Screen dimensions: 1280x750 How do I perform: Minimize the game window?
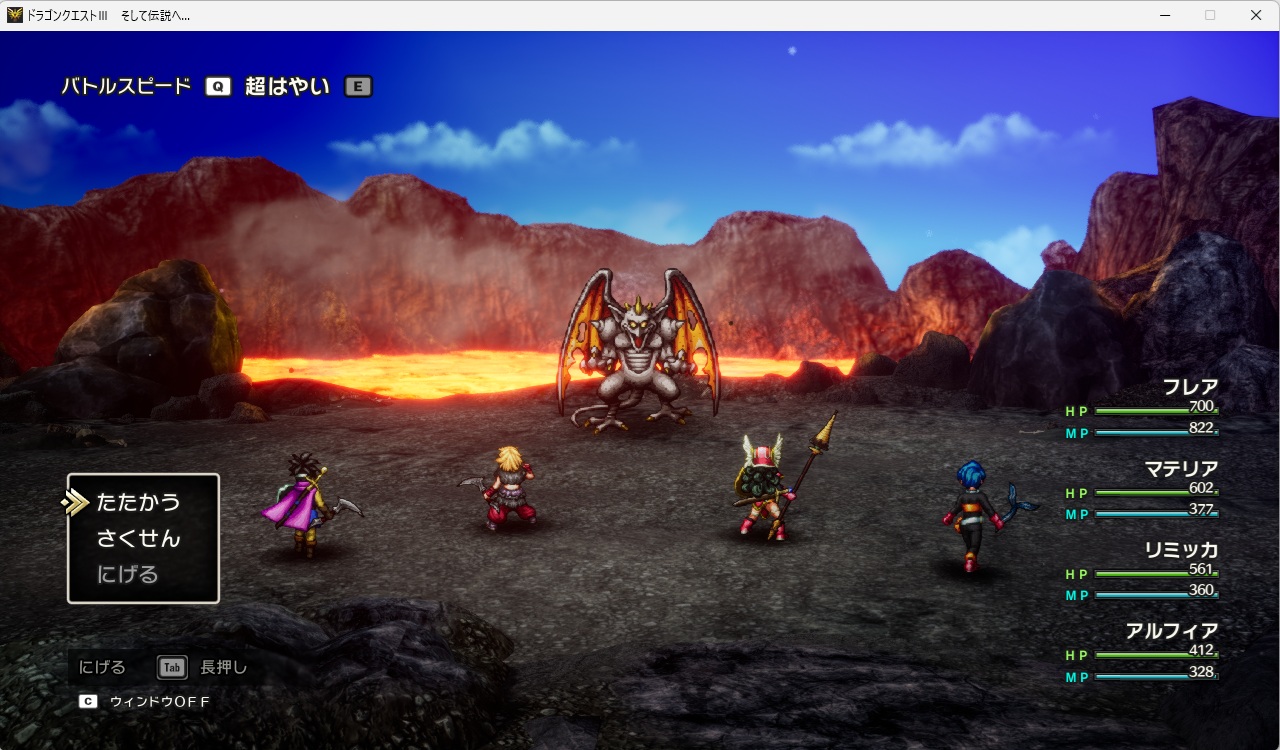[x=1165, y=15]
